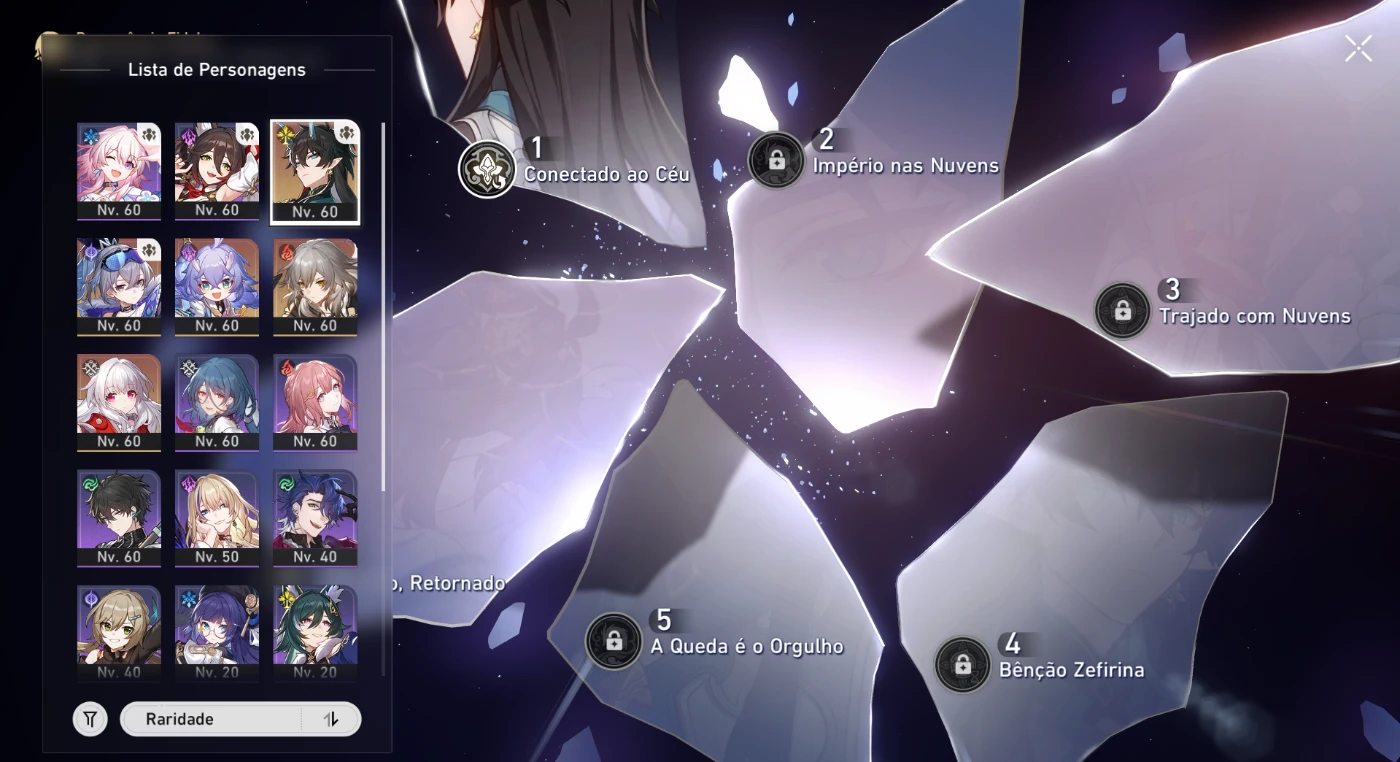1400x762 pixels.
Task: Click the lock icon for "Trajado com Nuvens"
Action: (x=1124, y=312)
